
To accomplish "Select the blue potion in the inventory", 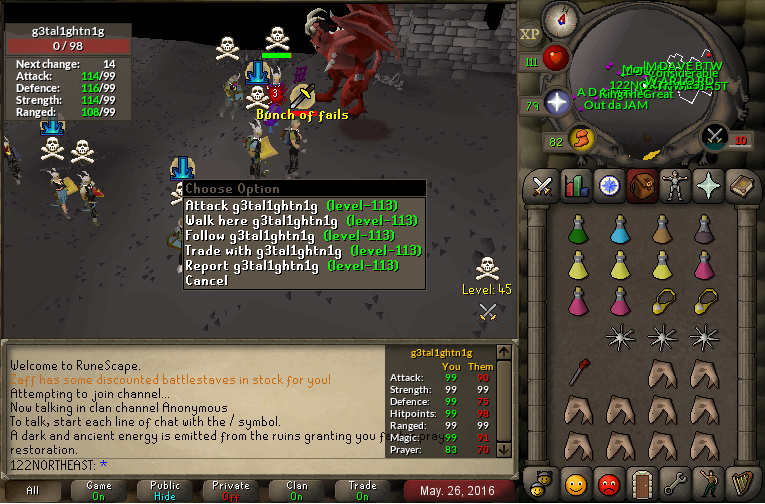I will pos(619,229).
